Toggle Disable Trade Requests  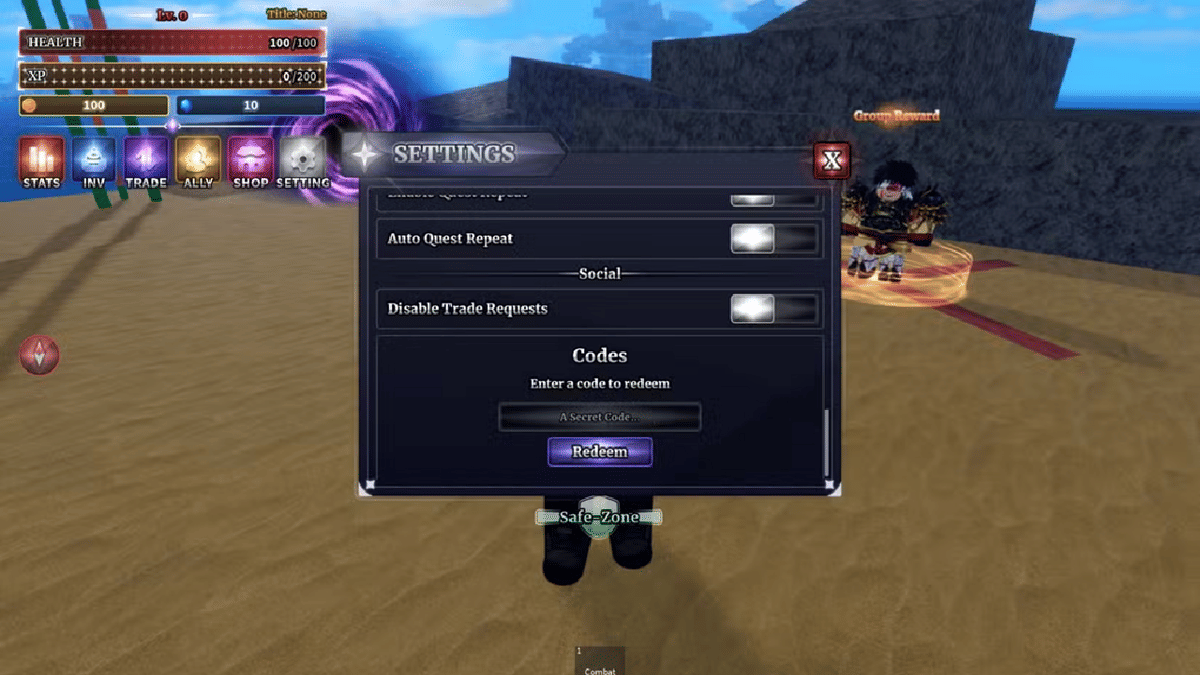(x=774, y=309)
